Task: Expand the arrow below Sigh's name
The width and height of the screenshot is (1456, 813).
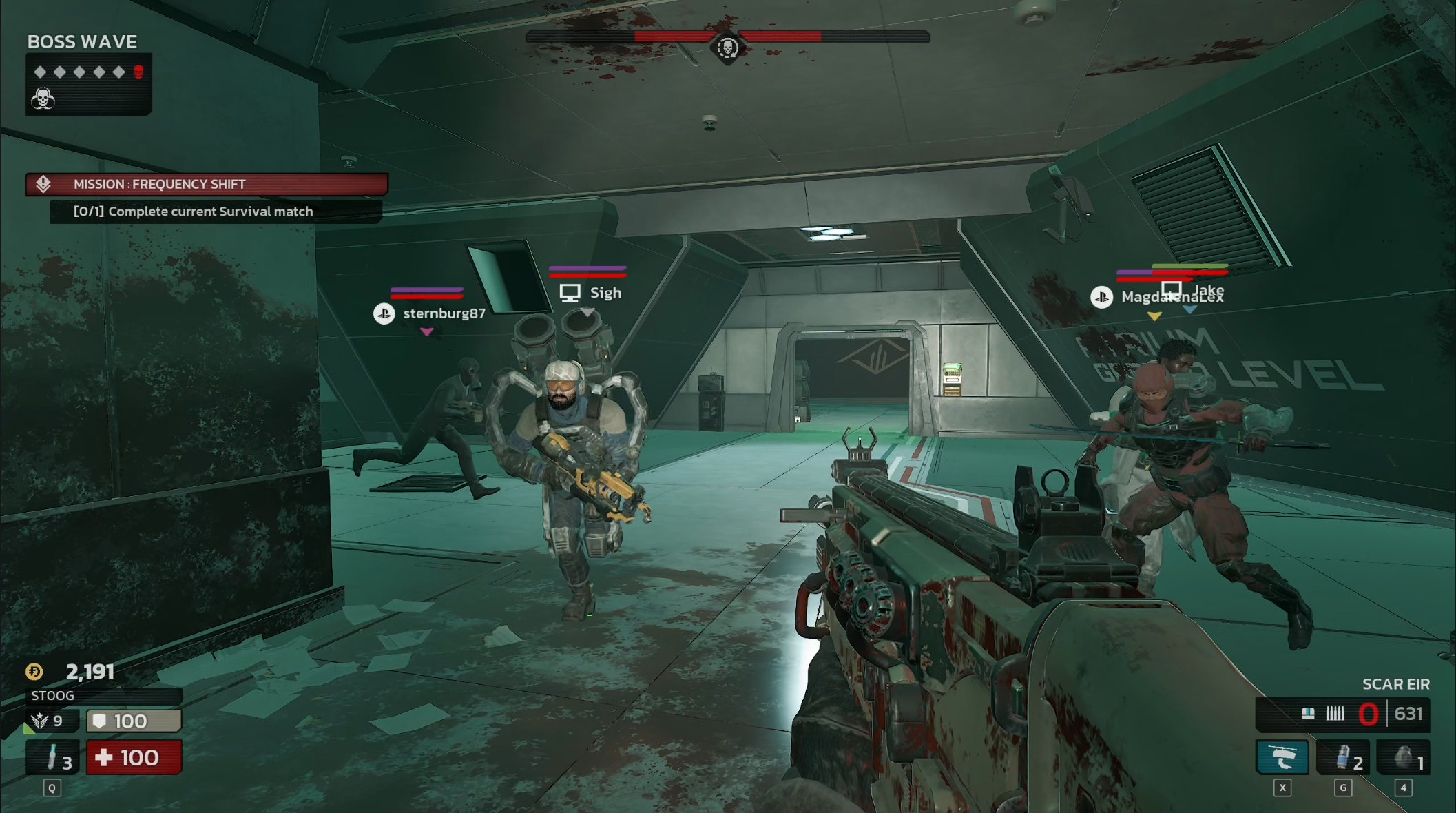Action: 587,311
